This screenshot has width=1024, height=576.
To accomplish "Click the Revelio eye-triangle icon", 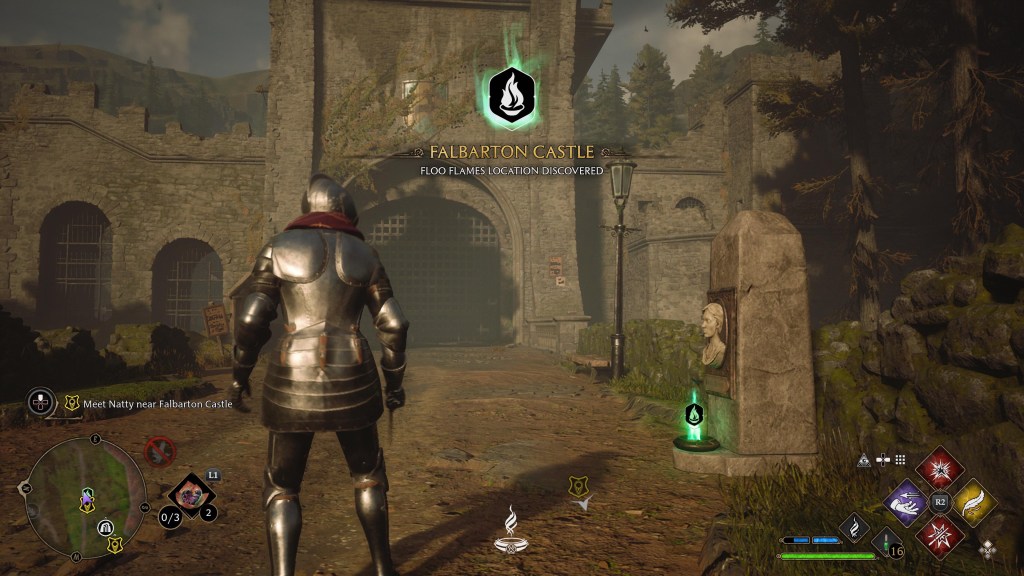I will (864, 460).
